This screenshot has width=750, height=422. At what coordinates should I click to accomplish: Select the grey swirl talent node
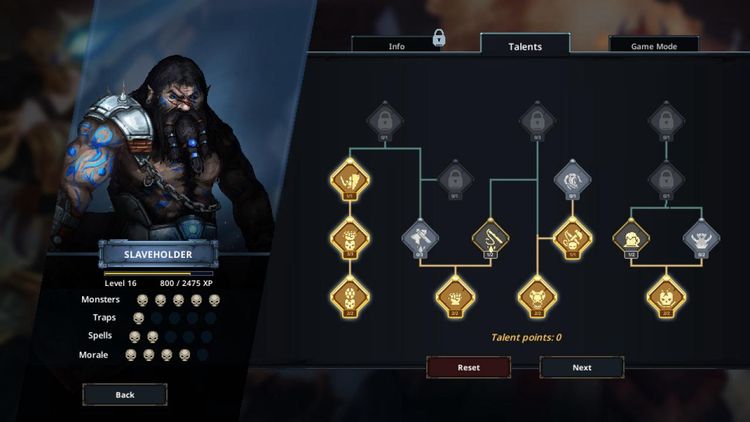(x=573, y=179)
